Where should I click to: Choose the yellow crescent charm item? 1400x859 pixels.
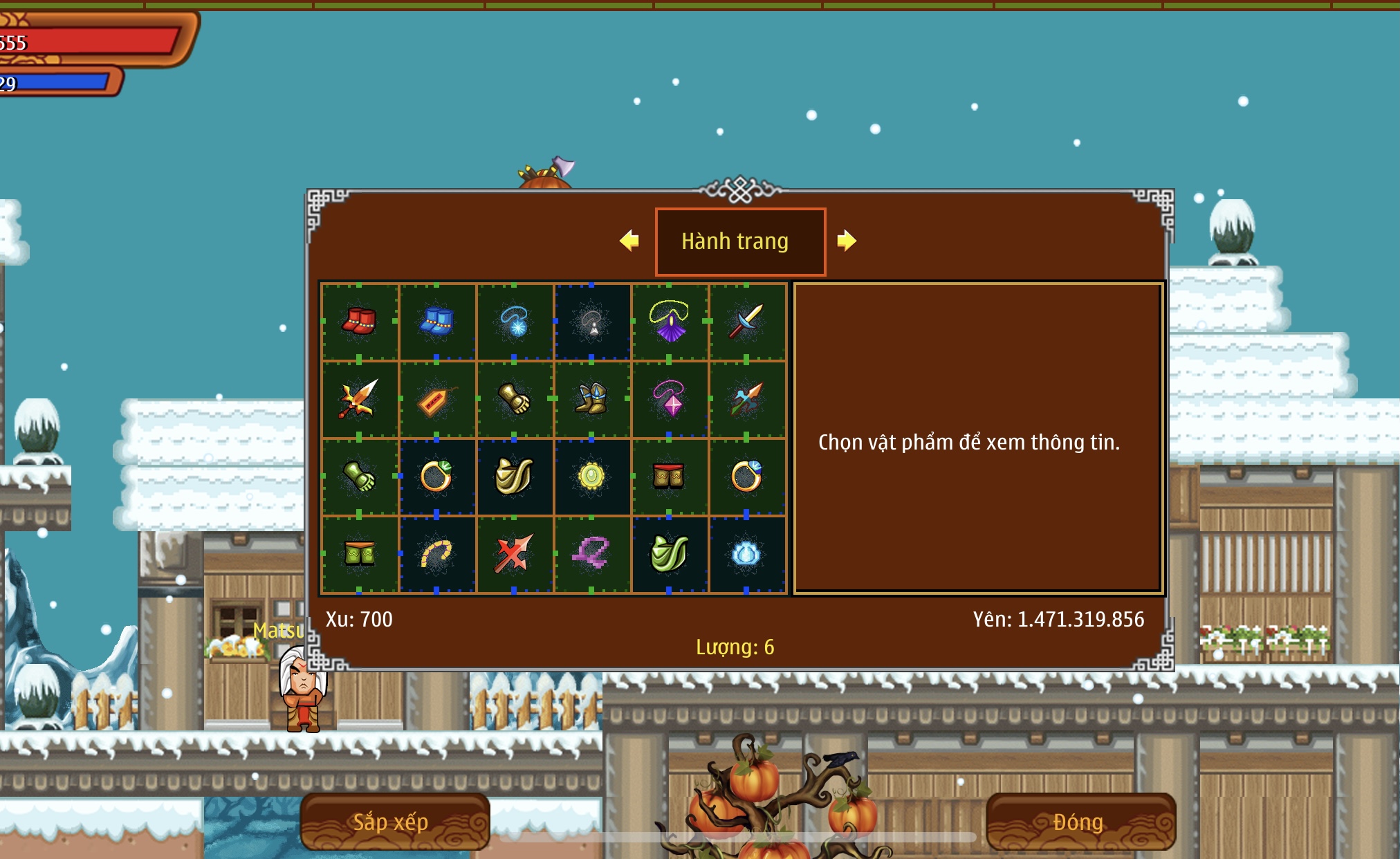(x=436, y=554)
